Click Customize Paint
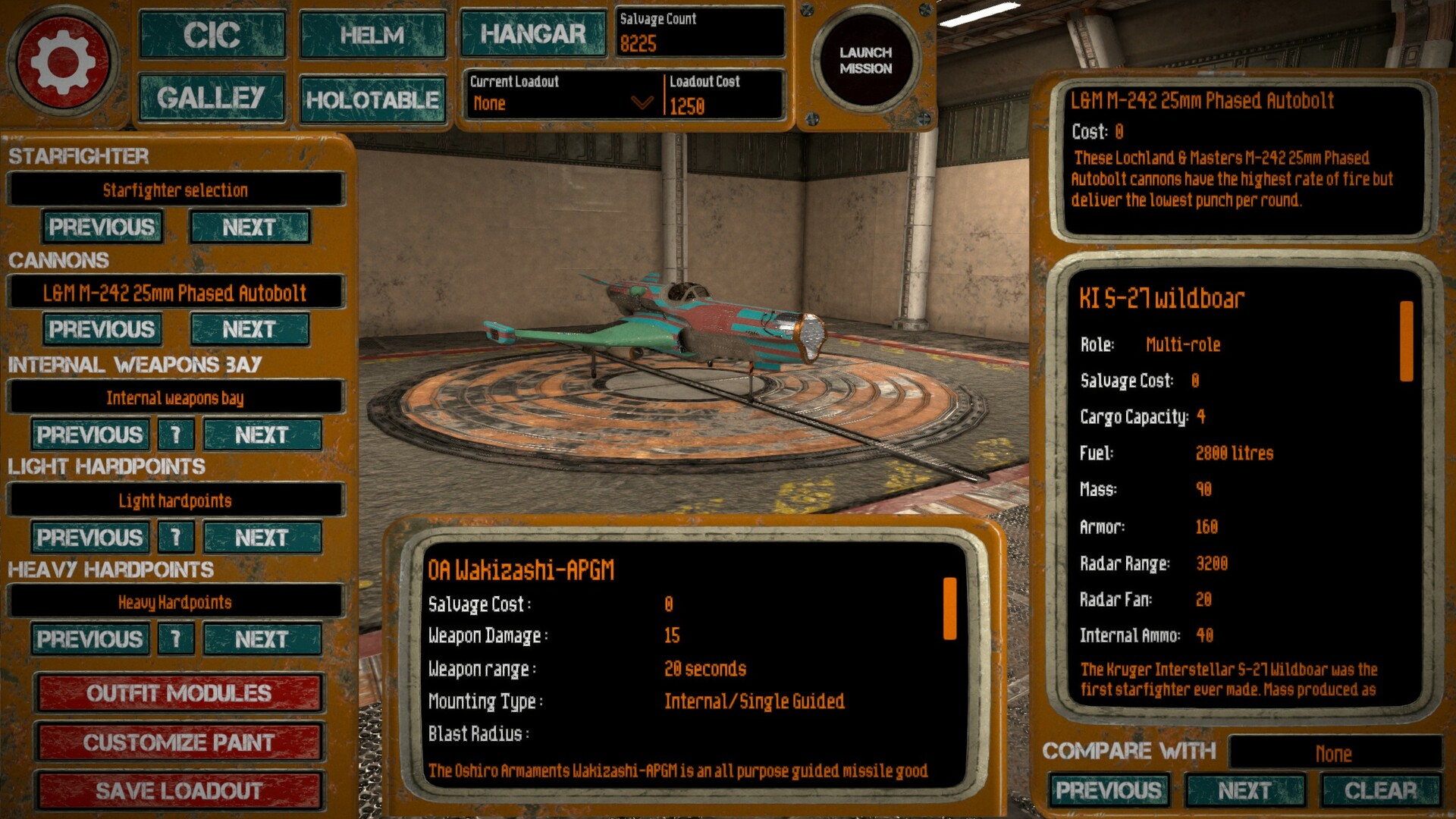Screen dimensions: 1456x819 [x=178, y=742]
